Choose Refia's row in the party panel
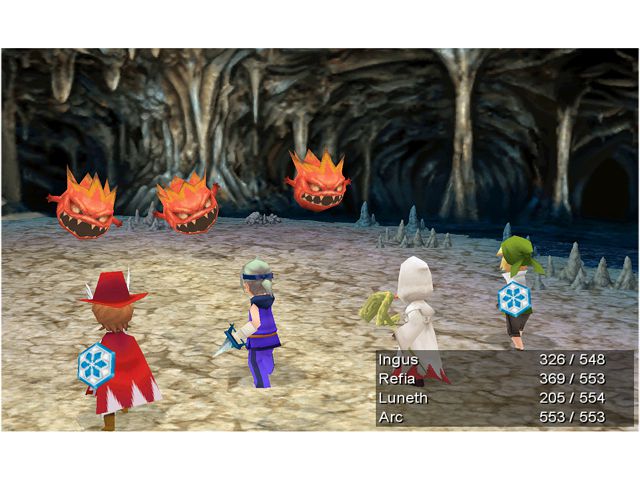The width and height of the screenshot is (640, 480). coord(397,379)
